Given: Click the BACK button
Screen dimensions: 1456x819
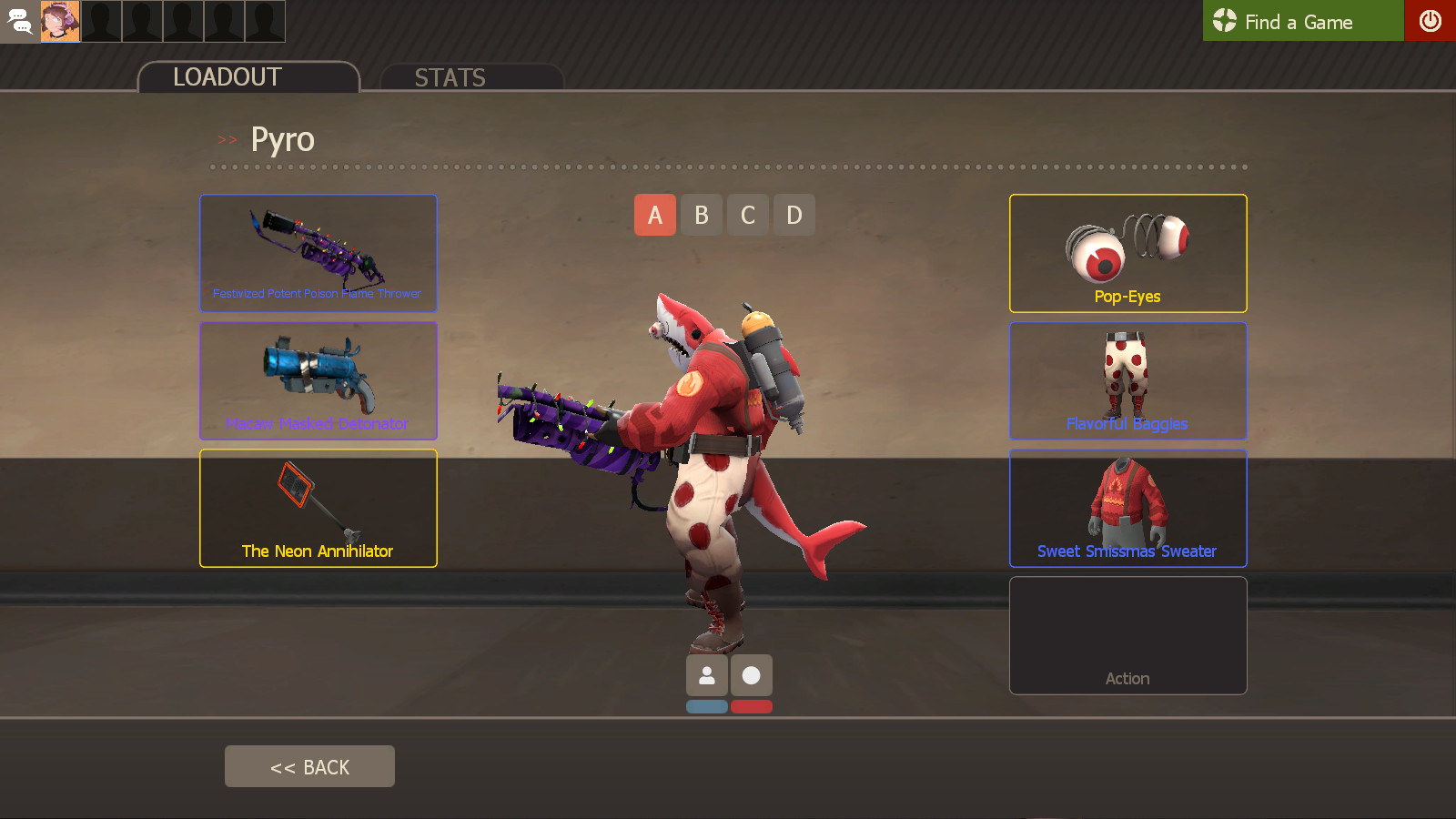Looking at the screenshot, I should [x=309, y=765].
